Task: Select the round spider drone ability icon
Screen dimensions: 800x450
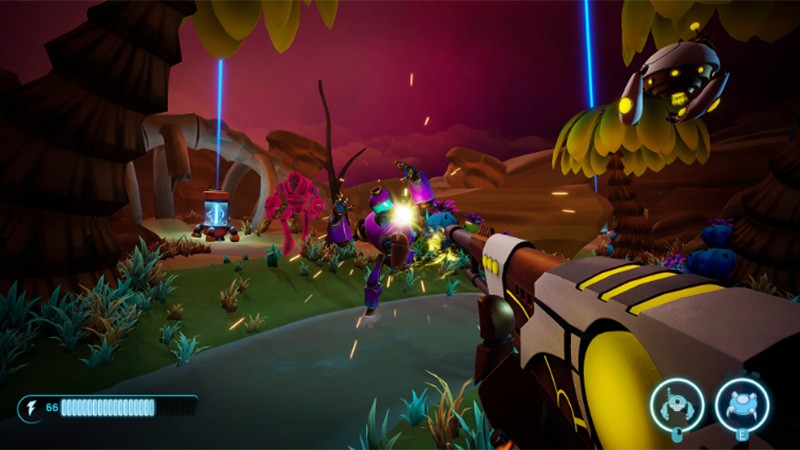Action: pos(742,405)
